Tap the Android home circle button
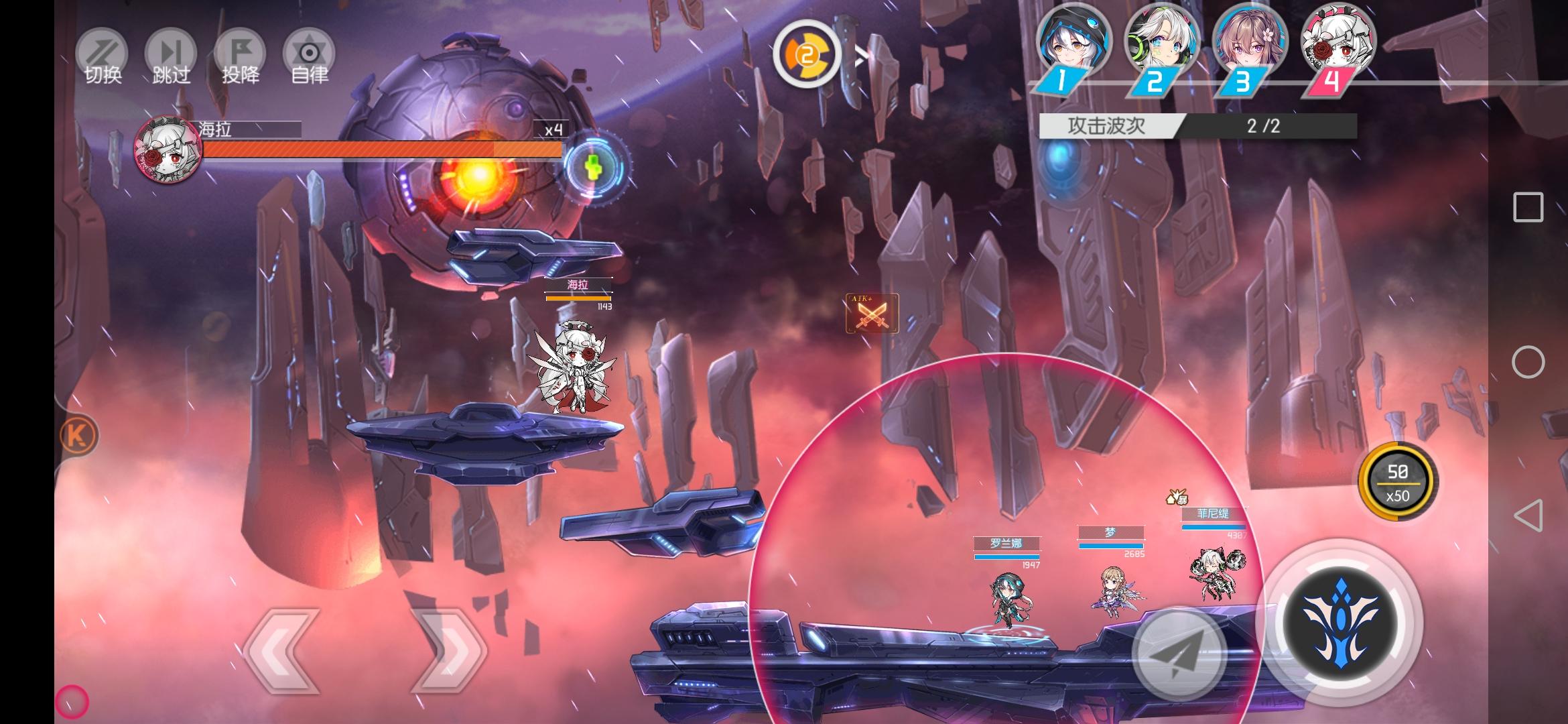This screenshot has height=724, width=1568. 1528,363
